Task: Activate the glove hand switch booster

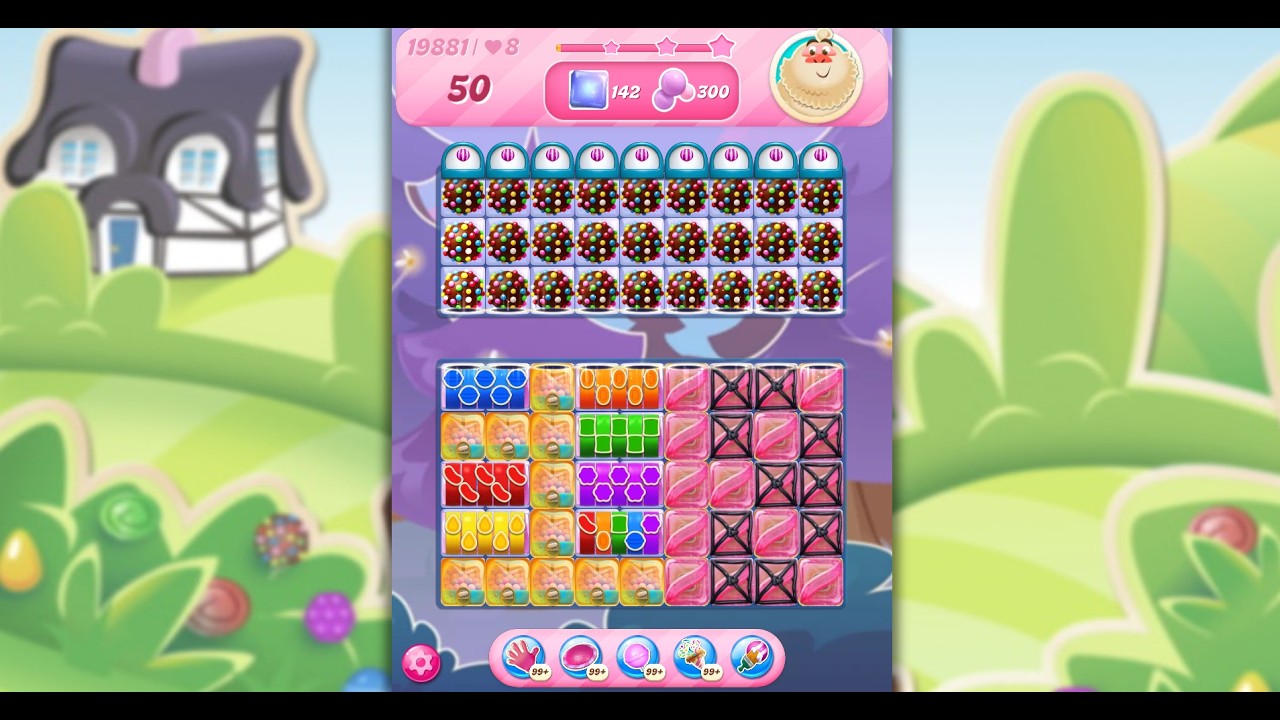Action: pyautogui.click(x=523, y=657)
